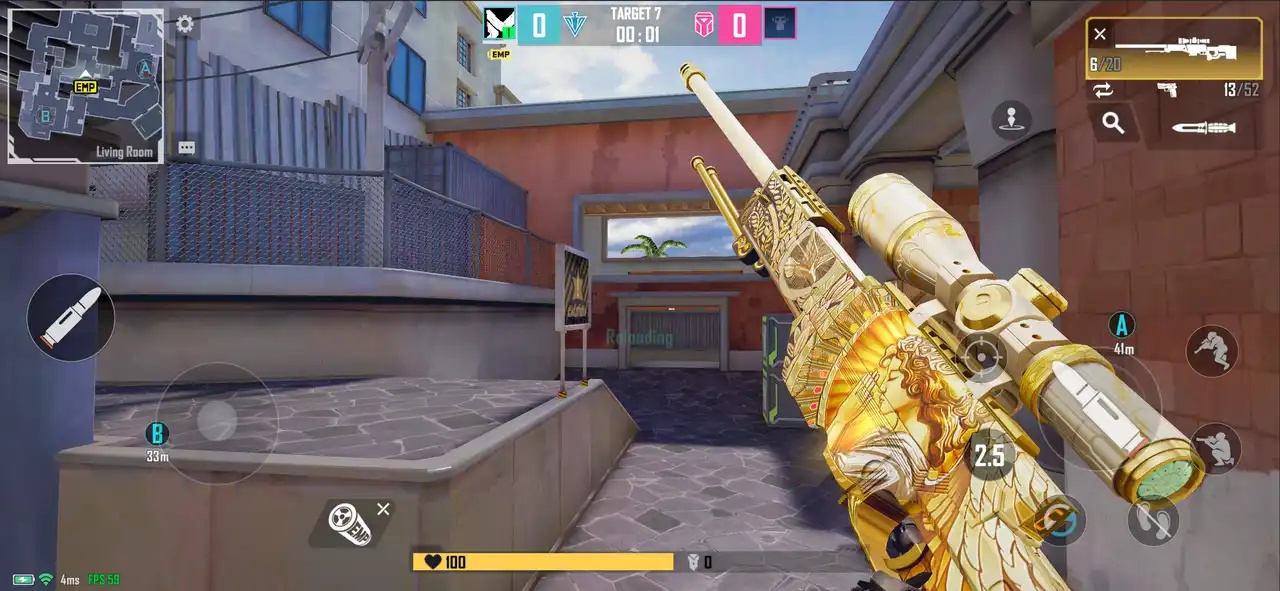Open the chat bubble icon
This screenshot has width=1280, height=591.
coord(186,148)
